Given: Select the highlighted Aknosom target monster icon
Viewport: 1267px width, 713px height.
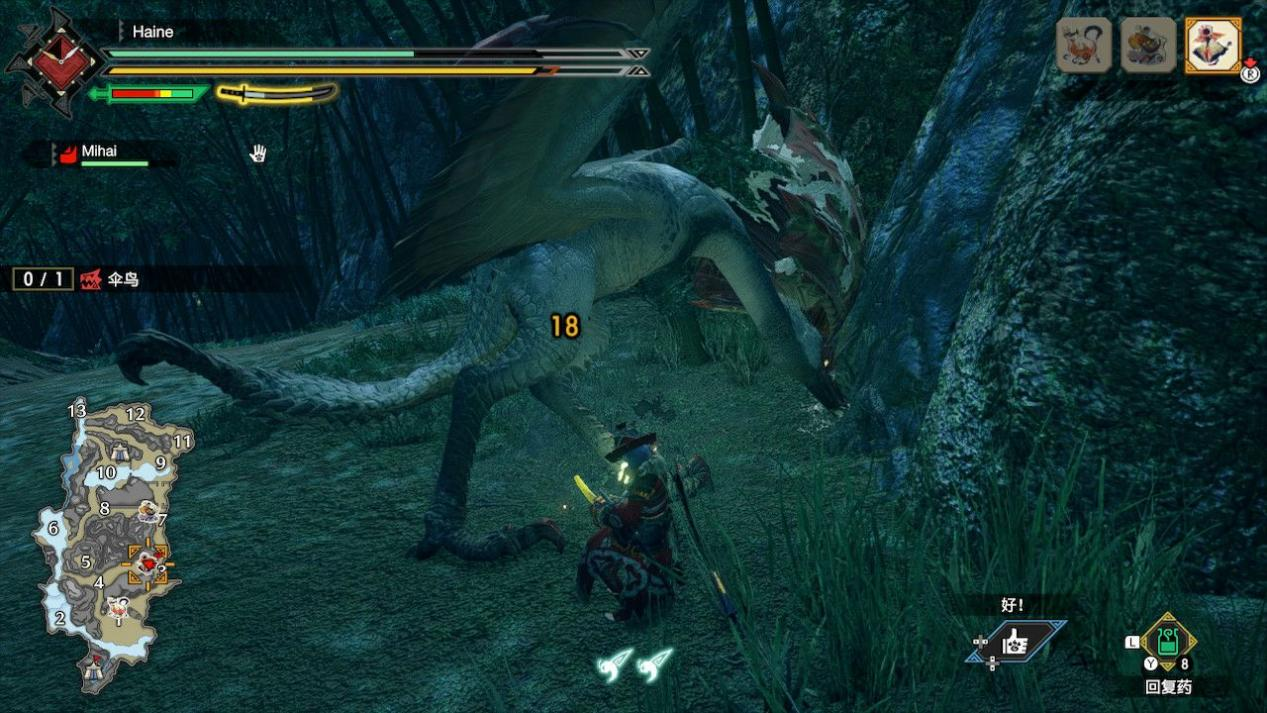Looking at the screenshot, I should tap(1212, 45).
